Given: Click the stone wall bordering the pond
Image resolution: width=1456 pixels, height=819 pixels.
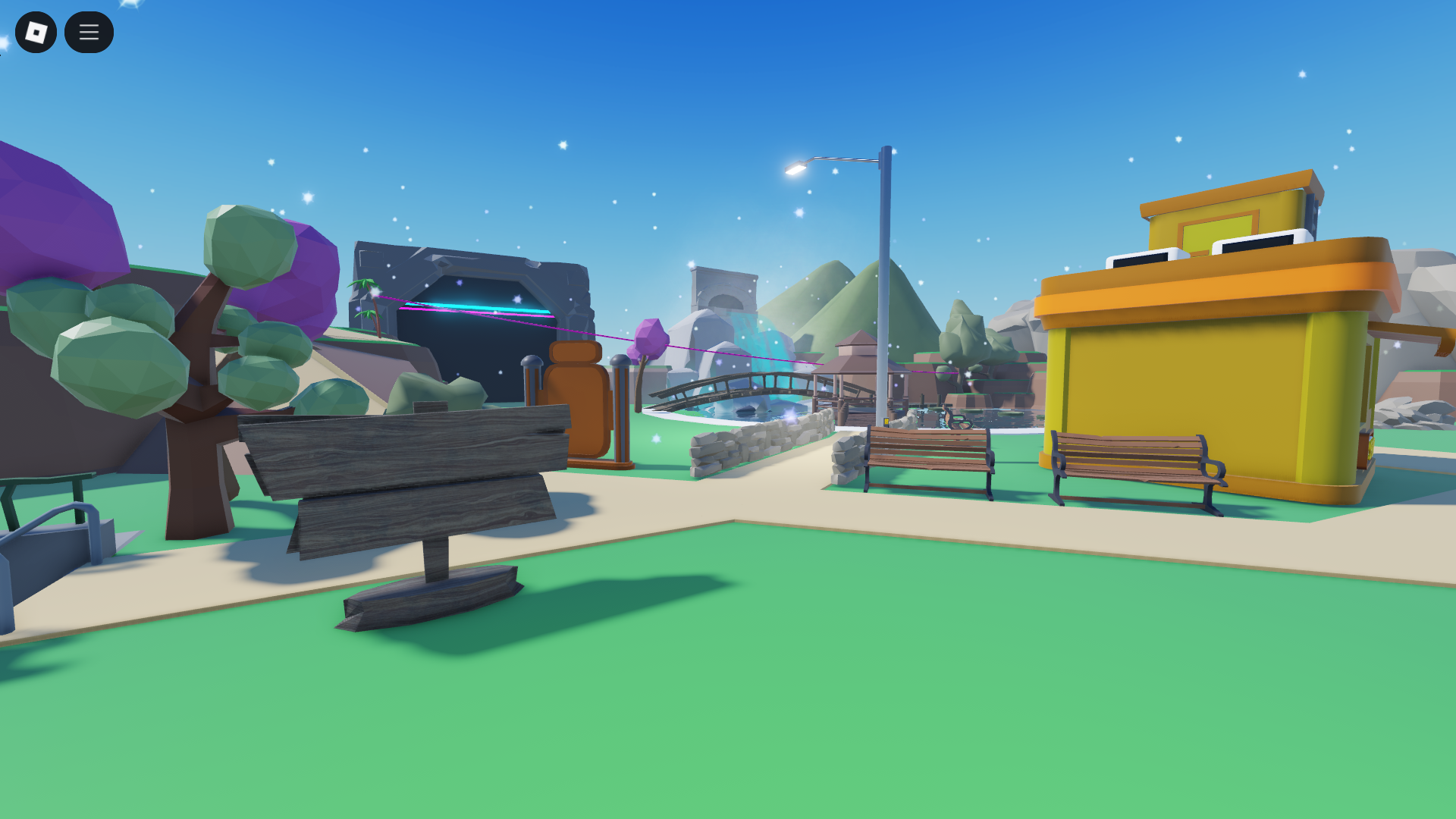Looking at the screenshot, I should (x=751, y=440).
